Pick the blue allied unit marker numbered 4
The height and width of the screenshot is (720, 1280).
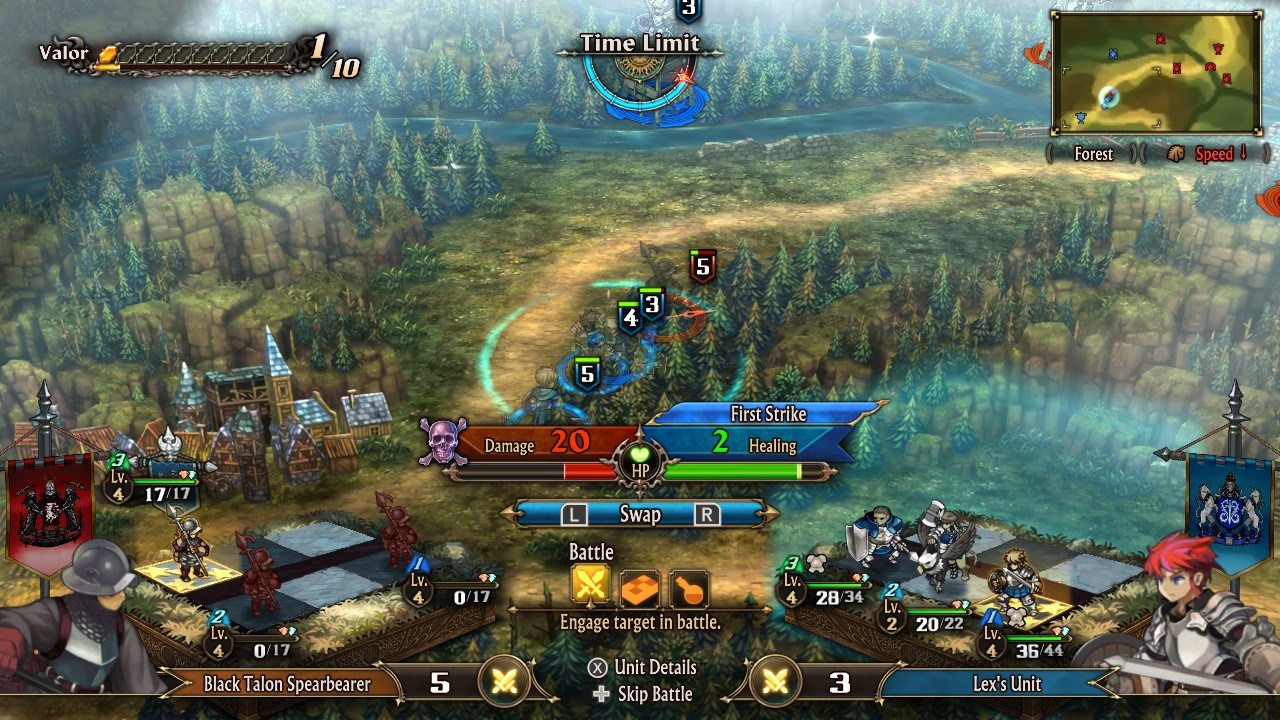point(629,320)
